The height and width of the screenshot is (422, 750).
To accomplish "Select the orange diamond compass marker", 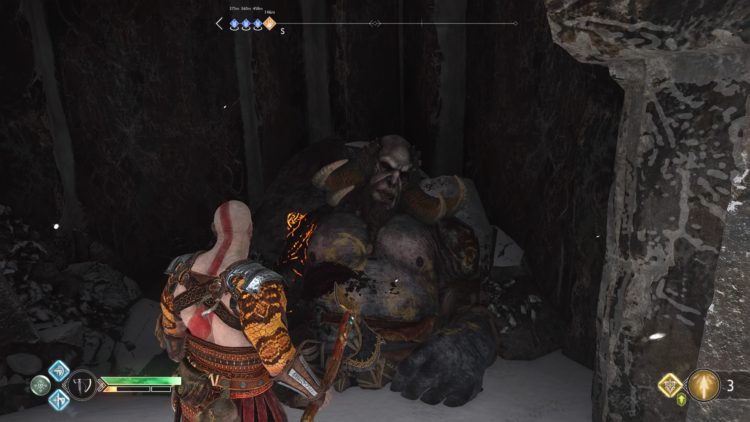I will pos(269,23).
